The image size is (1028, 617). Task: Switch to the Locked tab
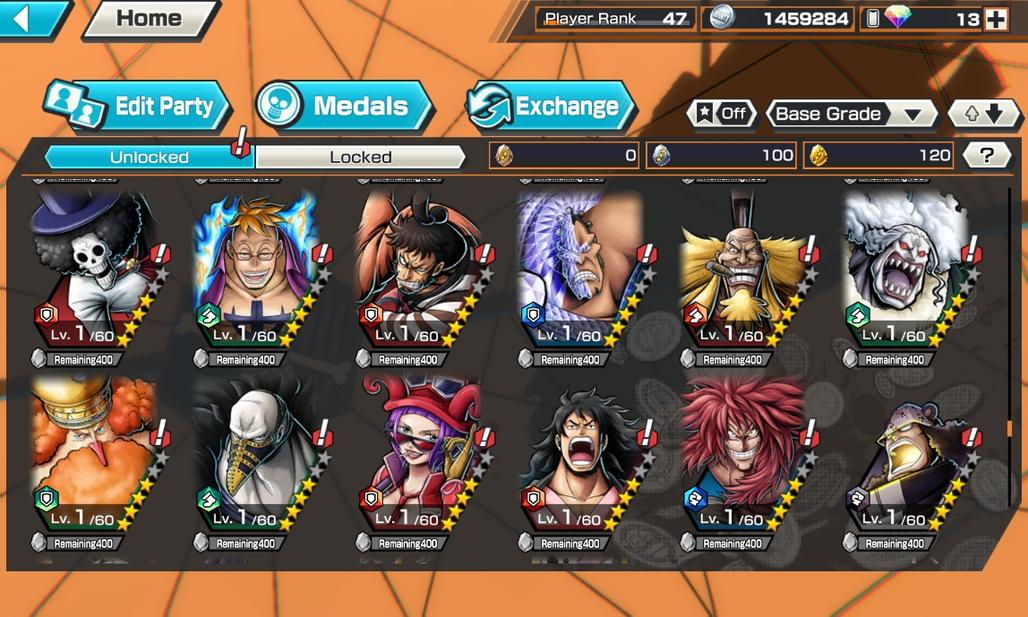point(360,157)
